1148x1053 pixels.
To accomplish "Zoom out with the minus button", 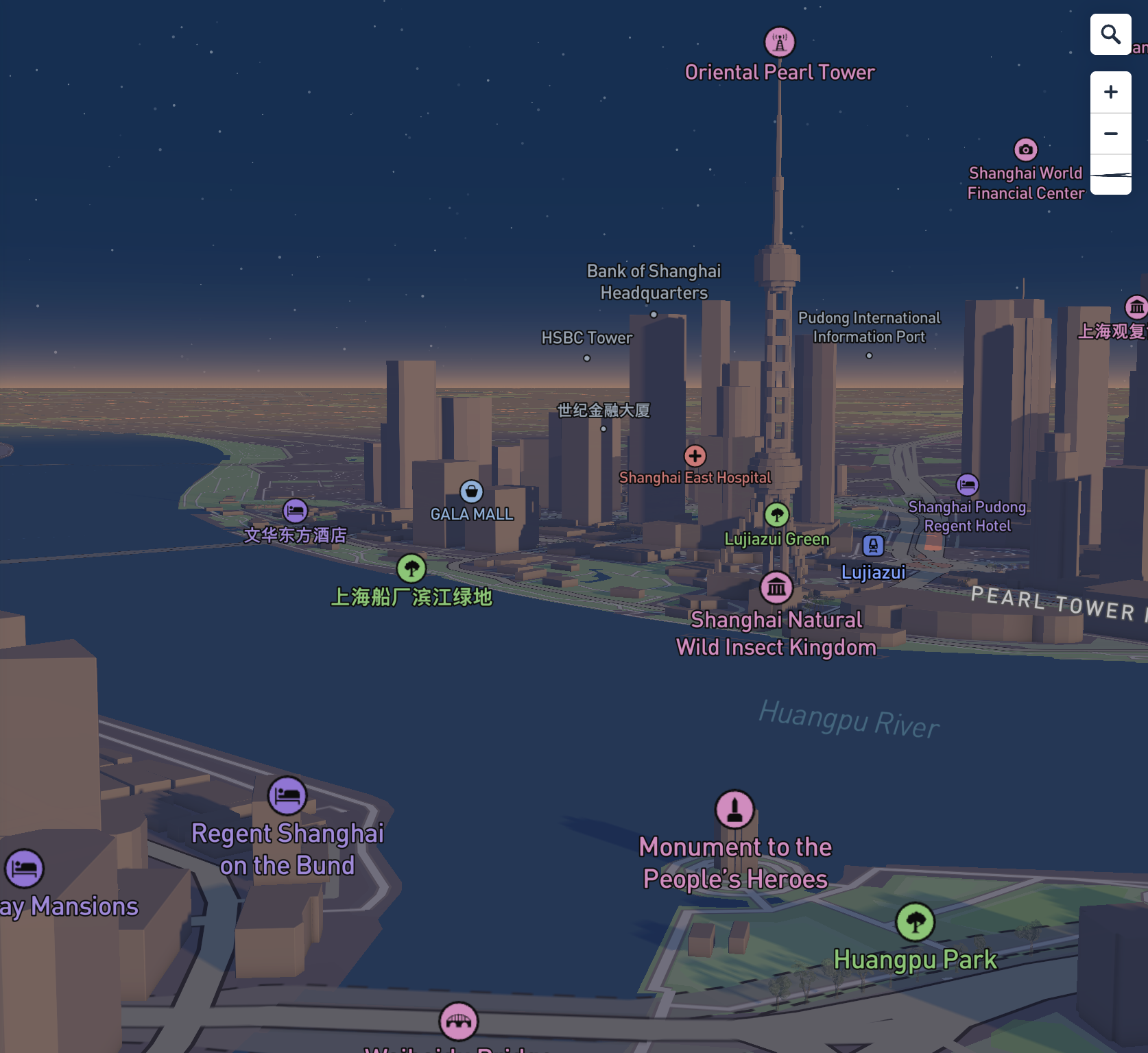I will (1110, 134).
